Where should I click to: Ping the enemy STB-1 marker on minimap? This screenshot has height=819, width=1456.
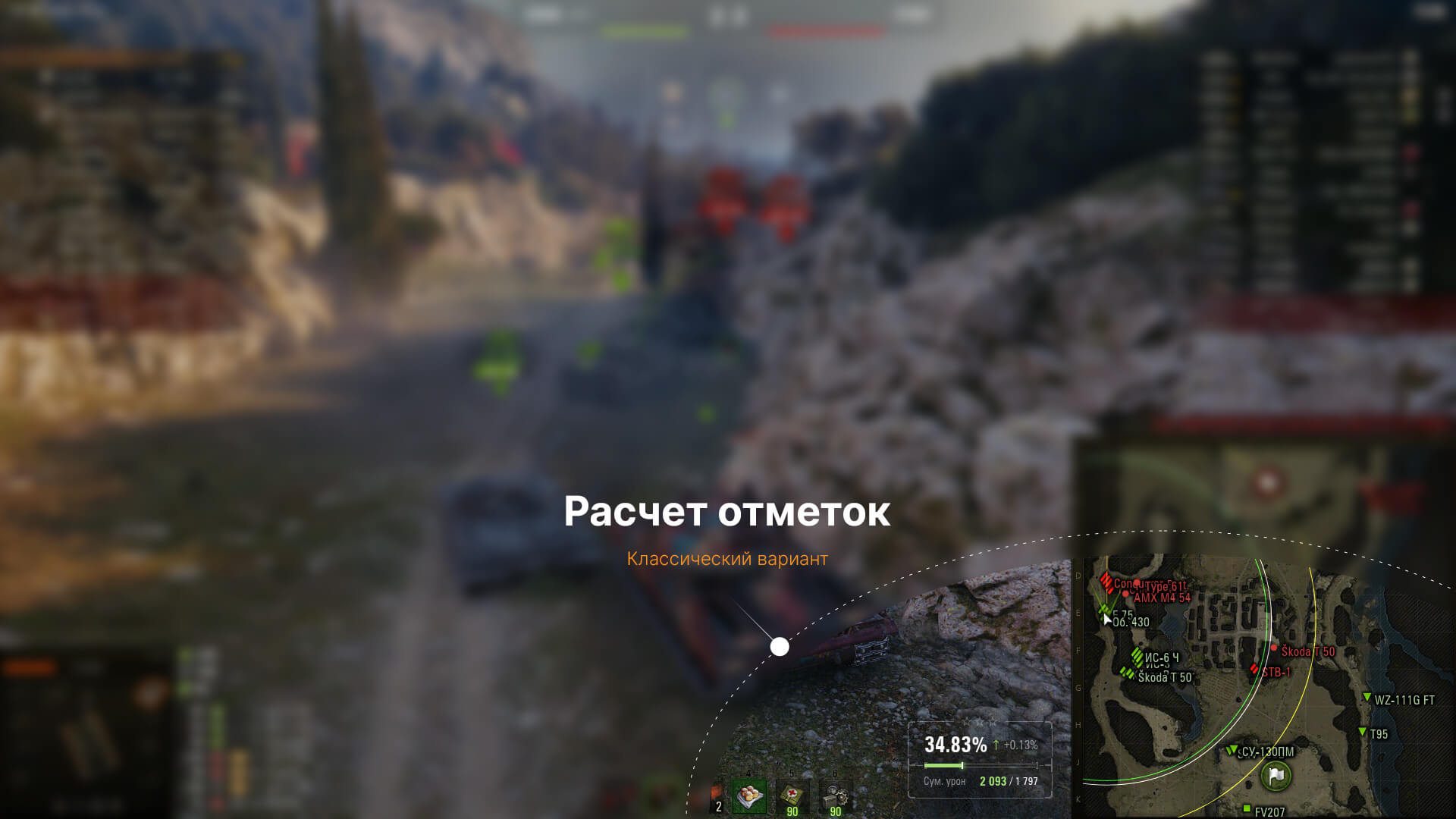tap(1255, 670)
